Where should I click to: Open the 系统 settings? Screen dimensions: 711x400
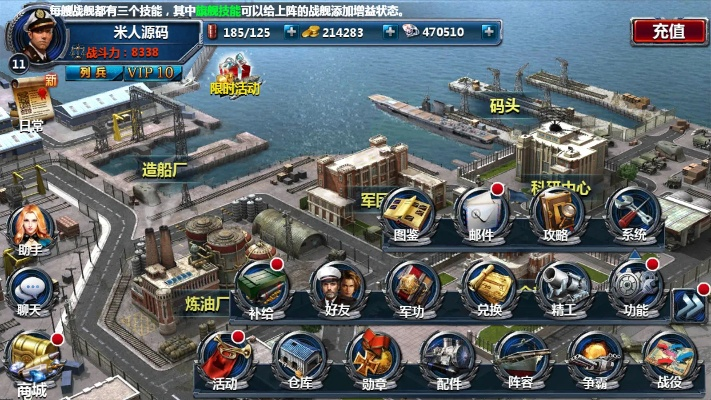point(633,213)
